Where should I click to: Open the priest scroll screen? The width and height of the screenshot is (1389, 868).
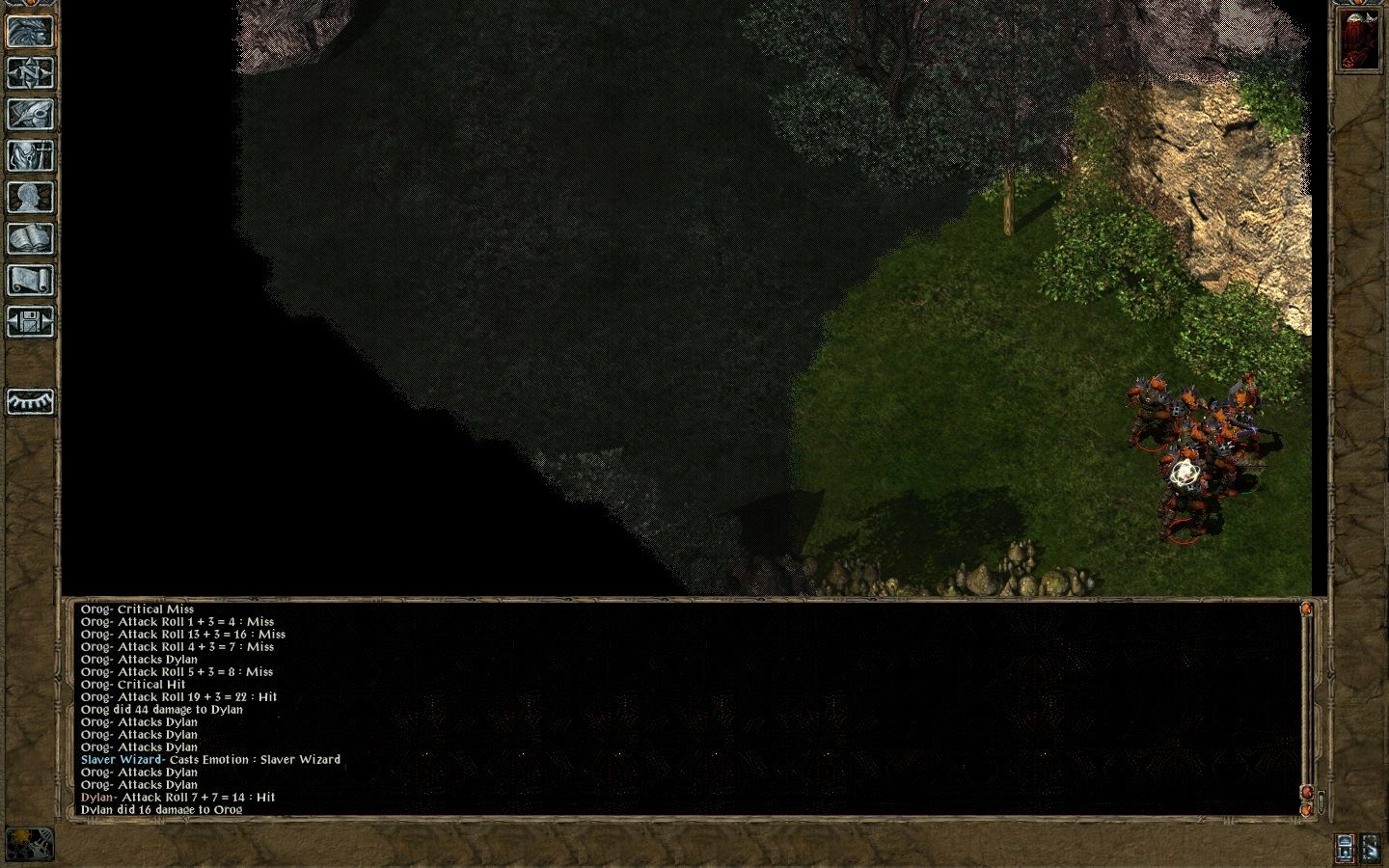pos(30,280)
